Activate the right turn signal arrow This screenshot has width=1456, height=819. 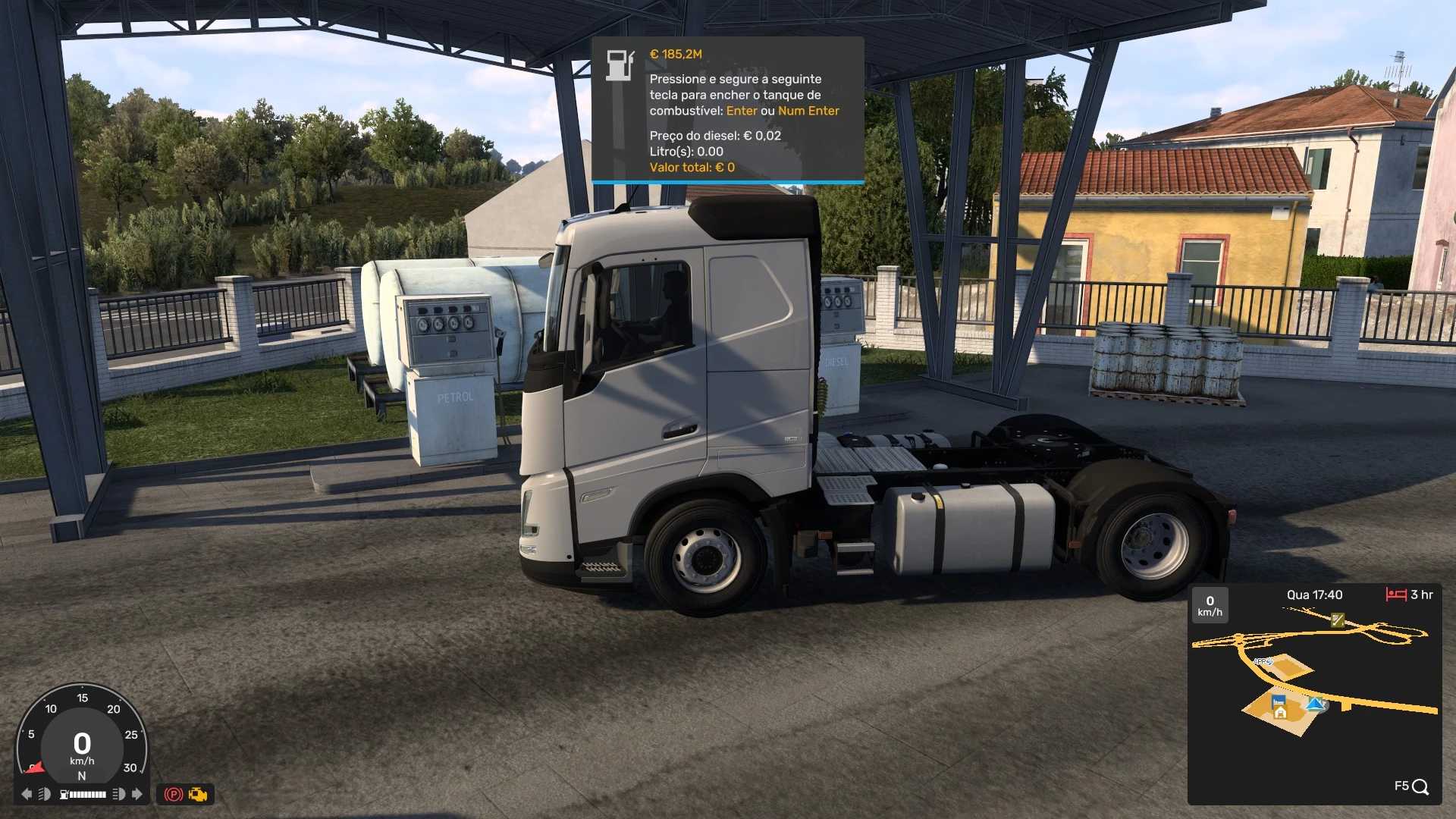point(137,794)
